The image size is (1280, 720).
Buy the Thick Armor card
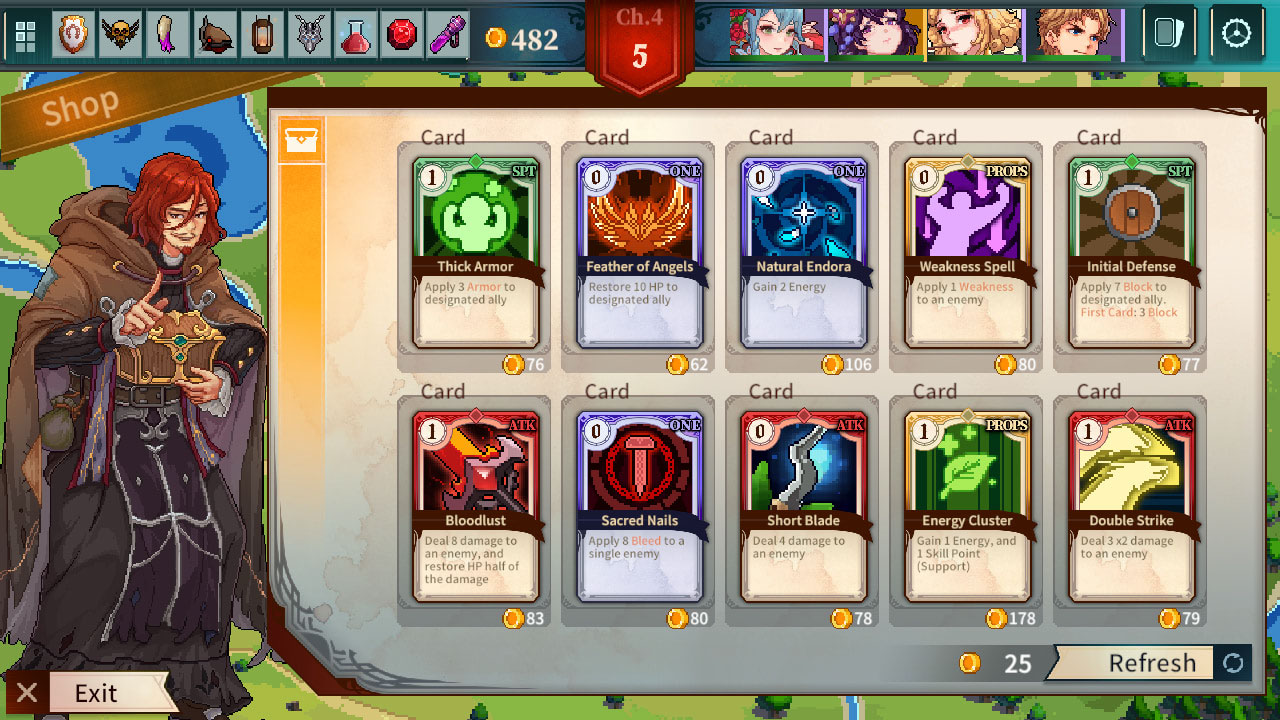(475, 250)
